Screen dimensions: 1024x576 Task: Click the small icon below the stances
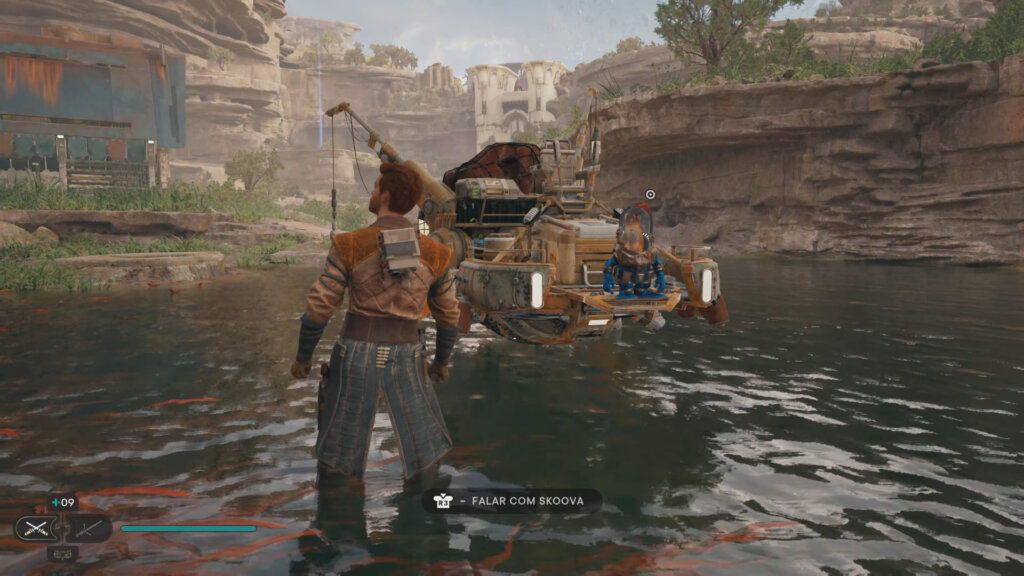click(x=62, y=553)
